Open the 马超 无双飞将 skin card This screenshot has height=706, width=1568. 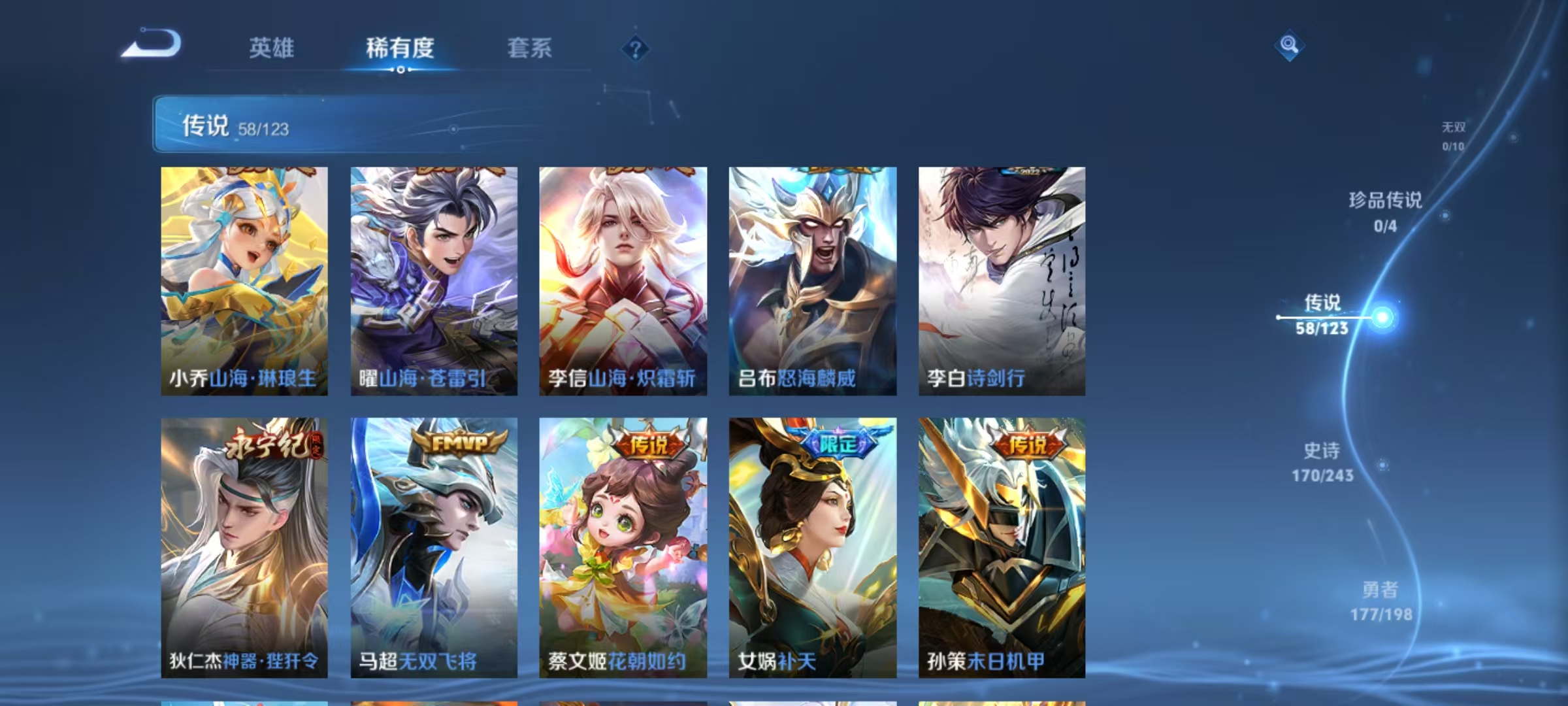pos(434,547)
